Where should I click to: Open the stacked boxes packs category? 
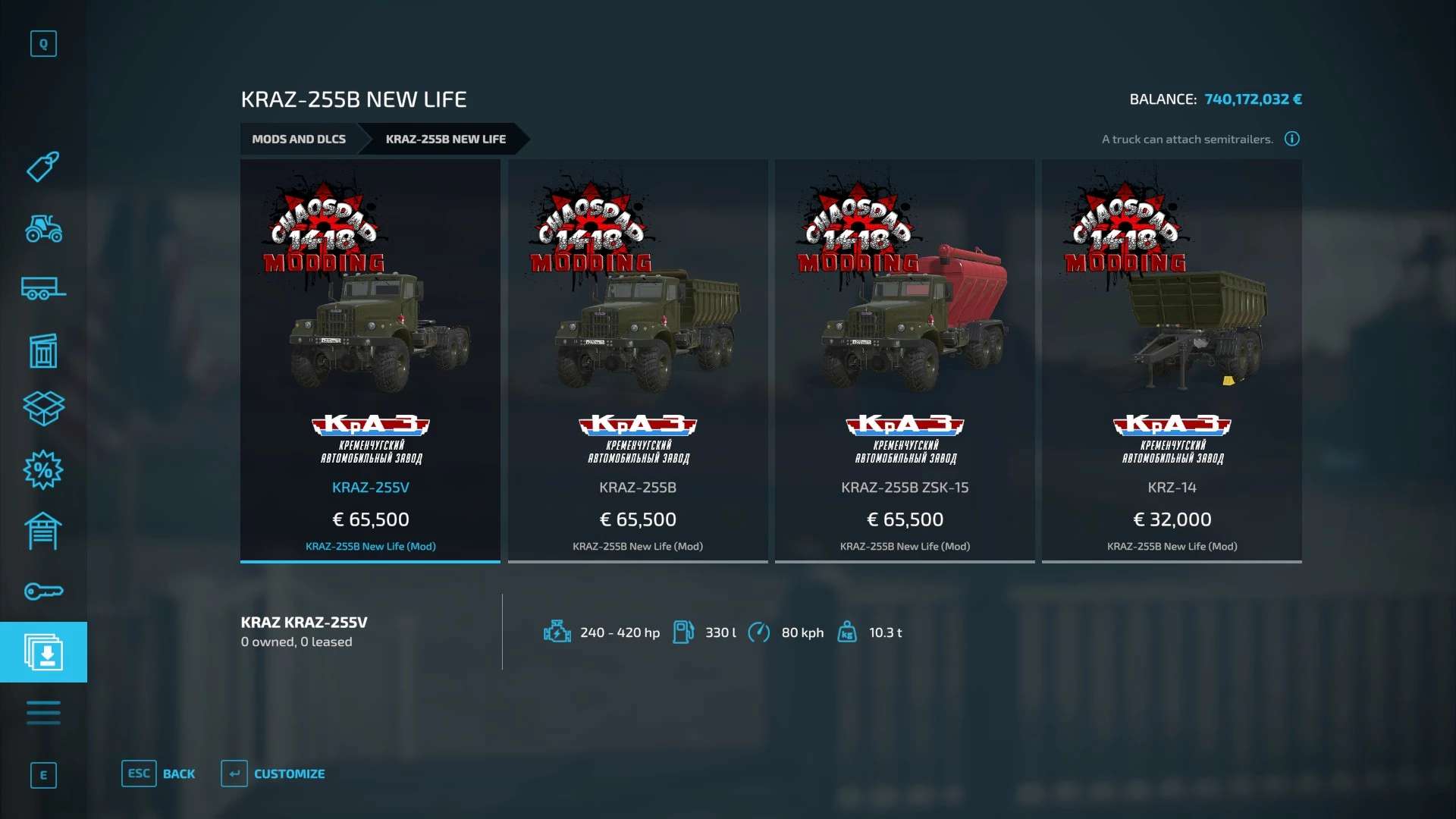[43, 409]
